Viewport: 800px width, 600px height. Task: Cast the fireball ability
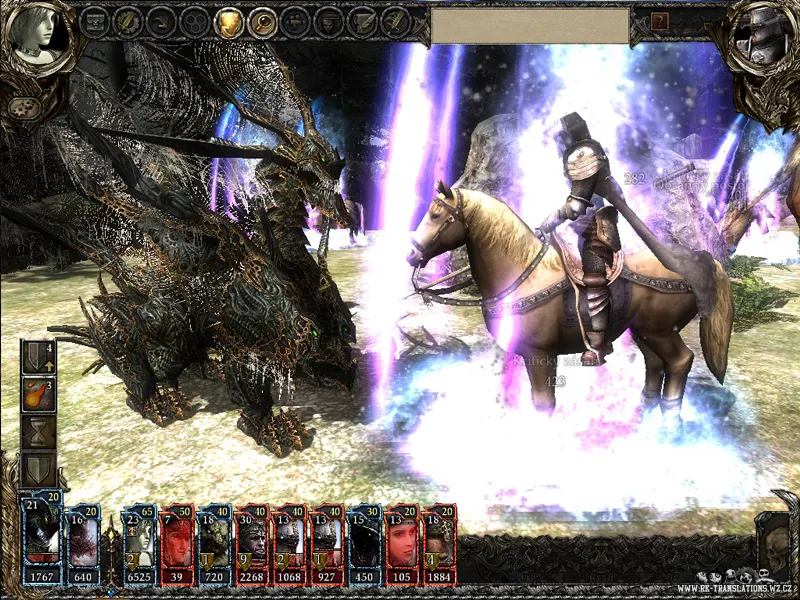[x=38, y=395]
